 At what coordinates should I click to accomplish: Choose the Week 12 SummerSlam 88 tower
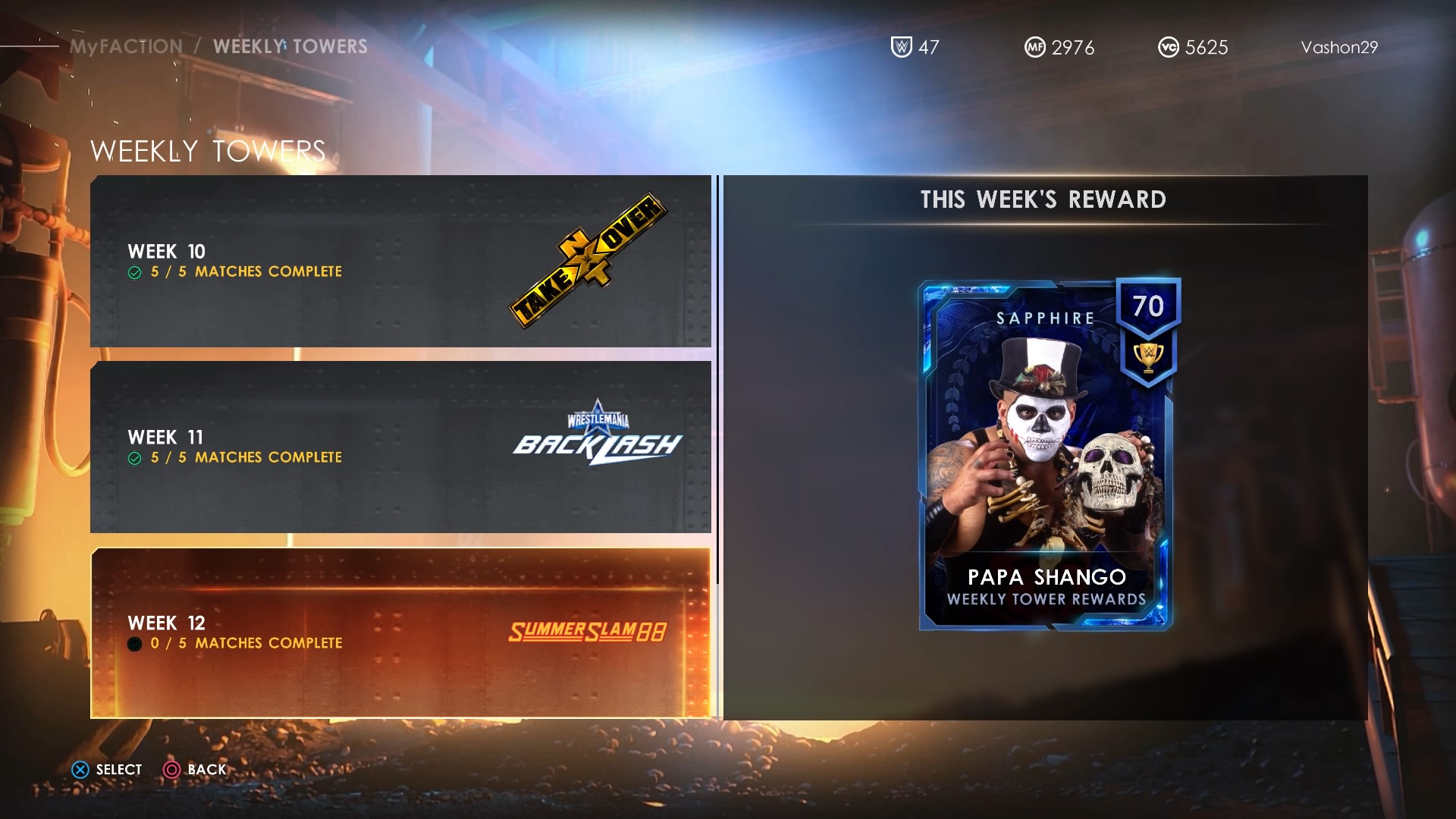[x=400, y=633]
